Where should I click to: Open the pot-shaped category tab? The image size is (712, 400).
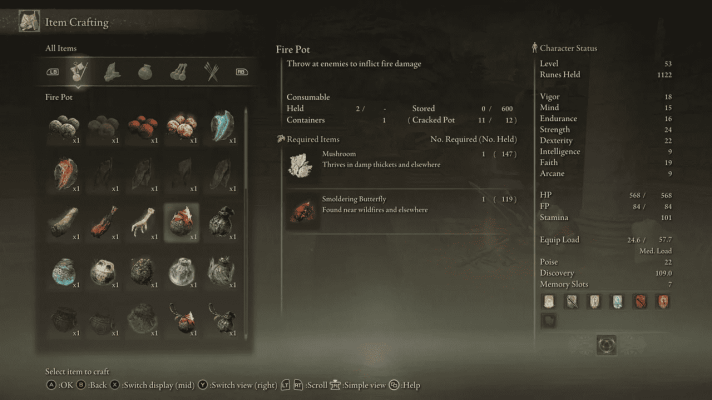(x=146, y=72)
